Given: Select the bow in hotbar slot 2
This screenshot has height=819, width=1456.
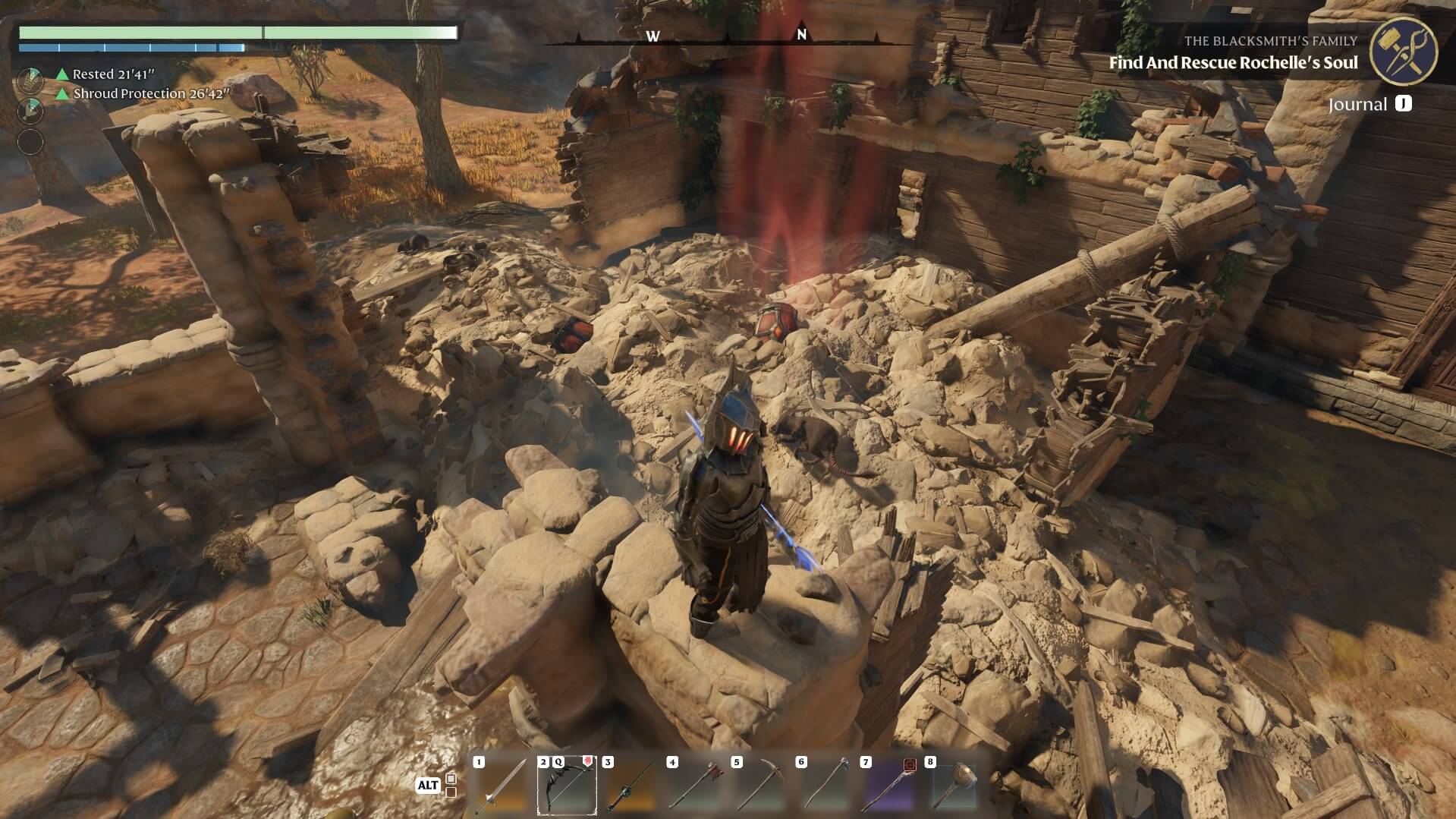Looking at the screenshot, I should 567,786.
